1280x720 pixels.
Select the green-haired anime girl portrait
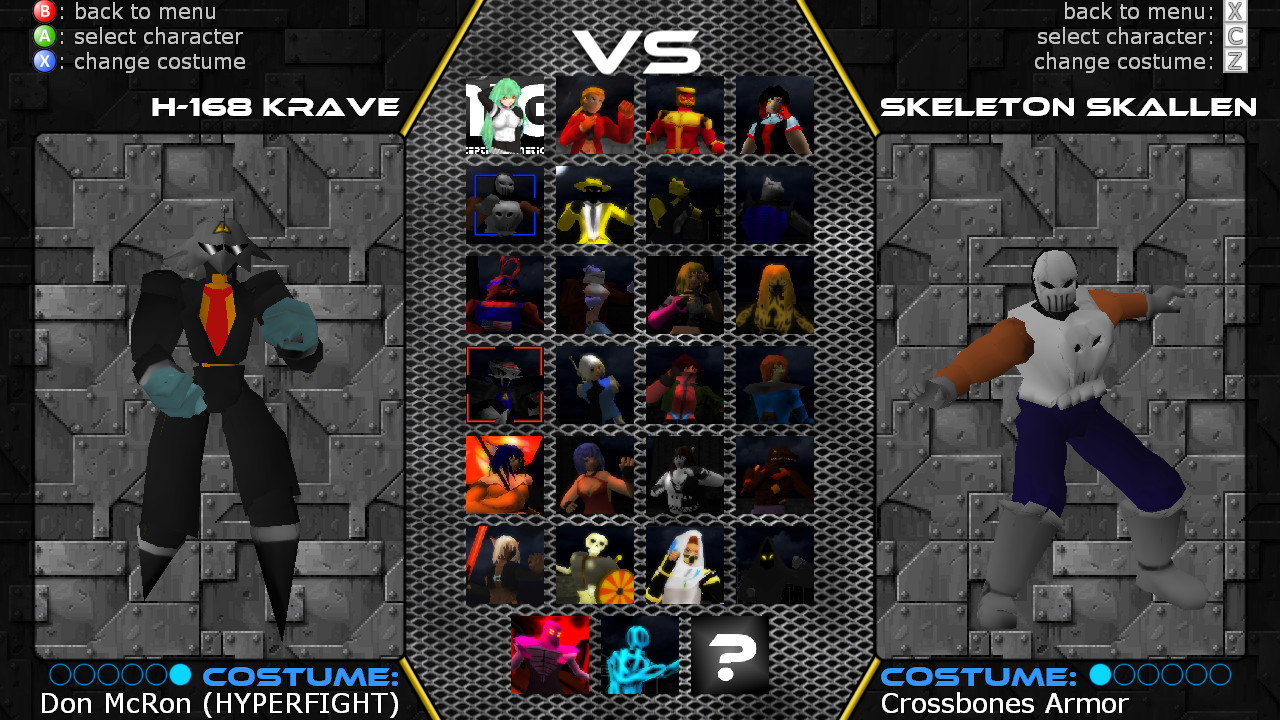(504, 115)
